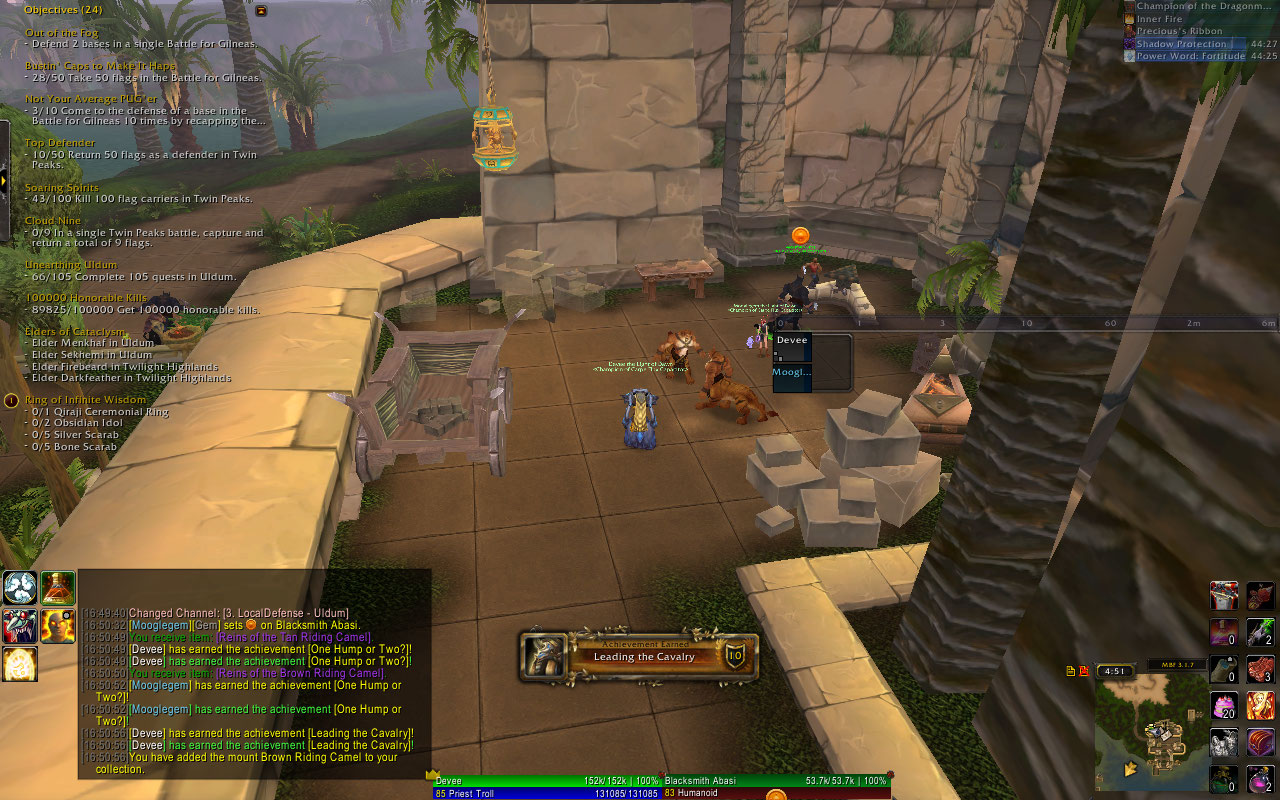Image resolution: width=1280 pixels, height=800 pixels.
Task: Select the Ring of Infinite Wisdom quest
Action: [85, 400]
